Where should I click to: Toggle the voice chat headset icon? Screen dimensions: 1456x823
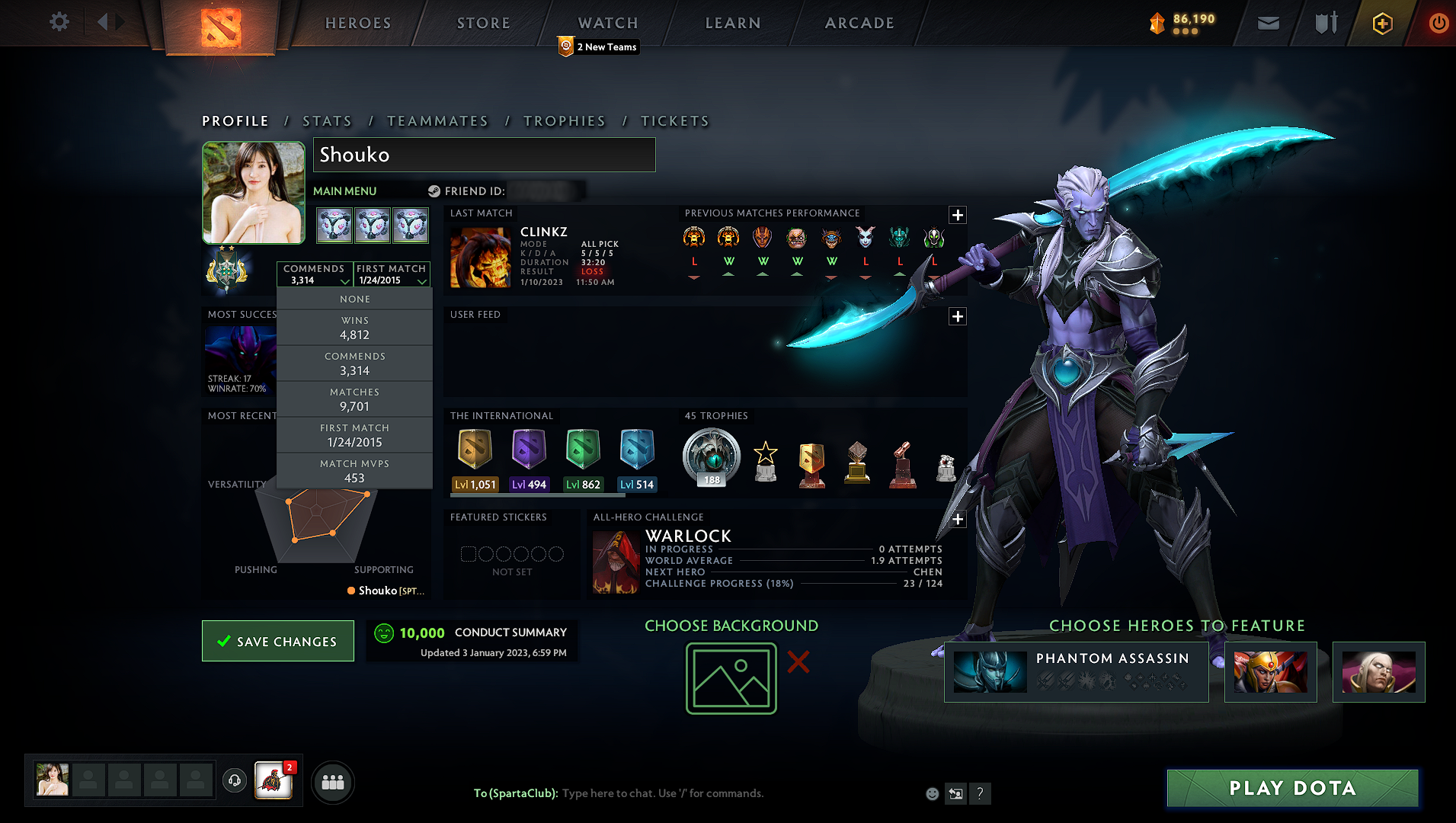pyautogui.click(x=233, y=782)
